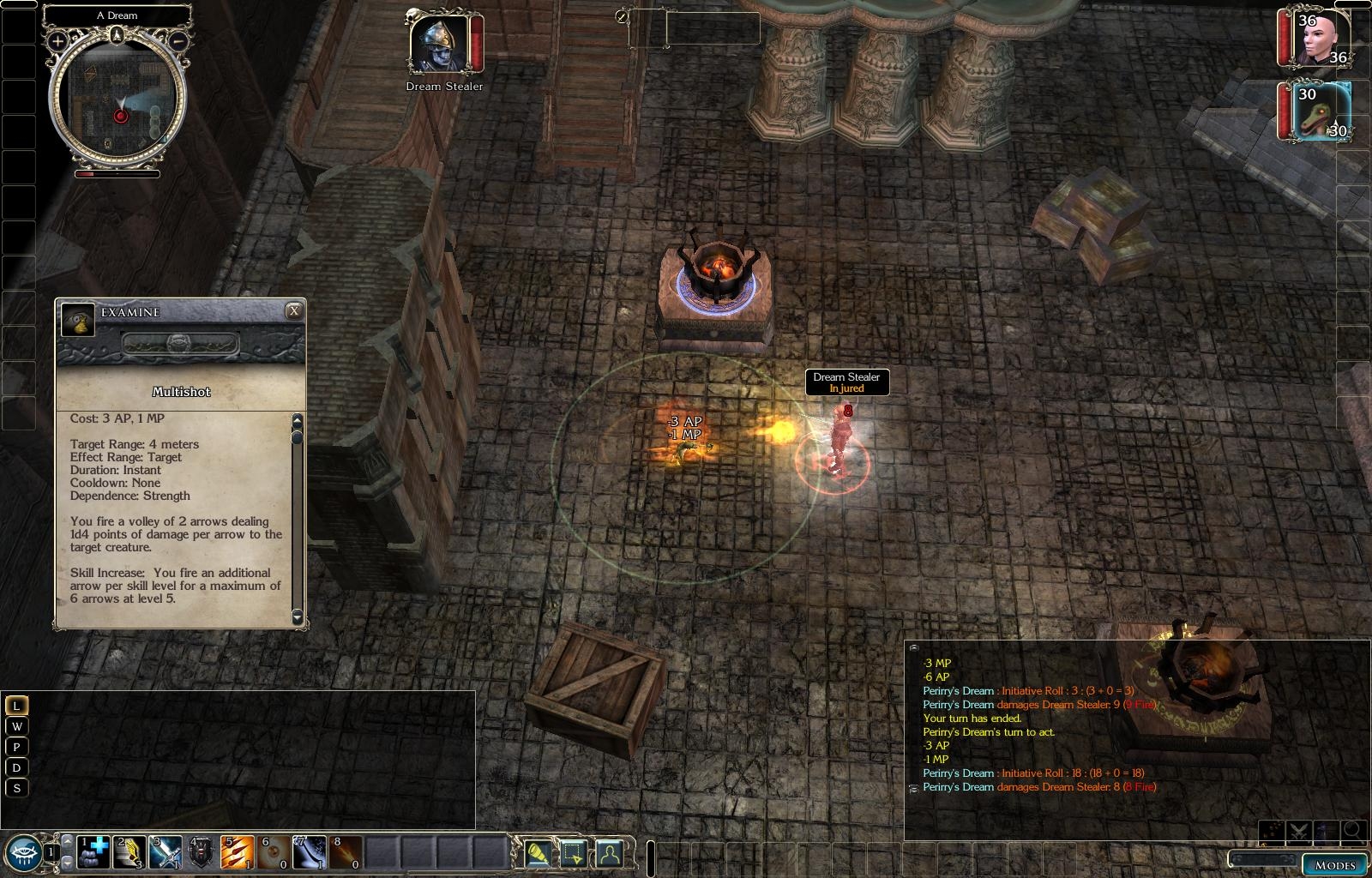This screenshot has height=878, width=1372.
Task: Activate the blue cross healing ability in slot 1
Action: tap(93, 852)
